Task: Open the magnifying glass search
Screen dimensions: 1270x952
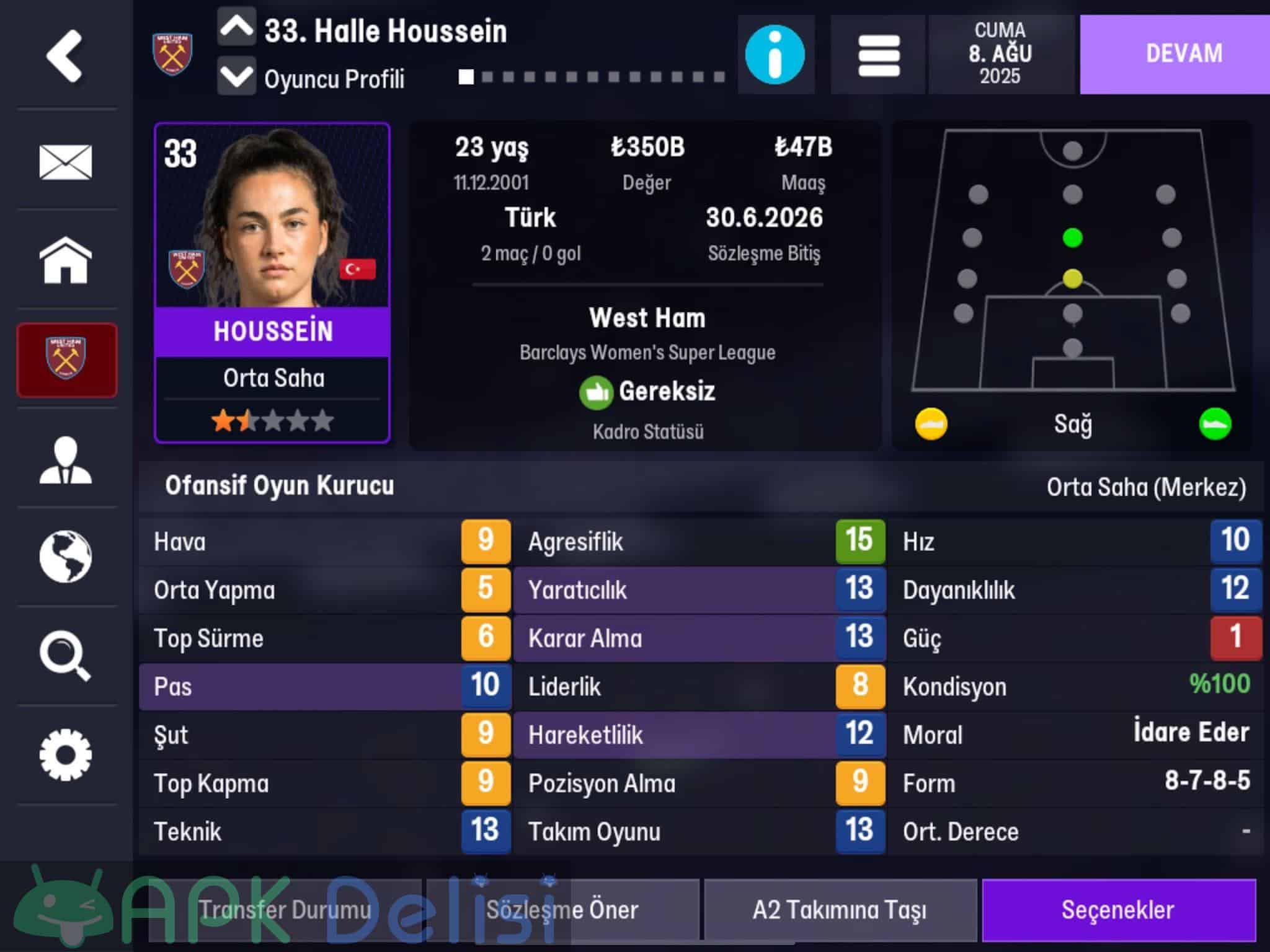Action: (x=65, y=656)
